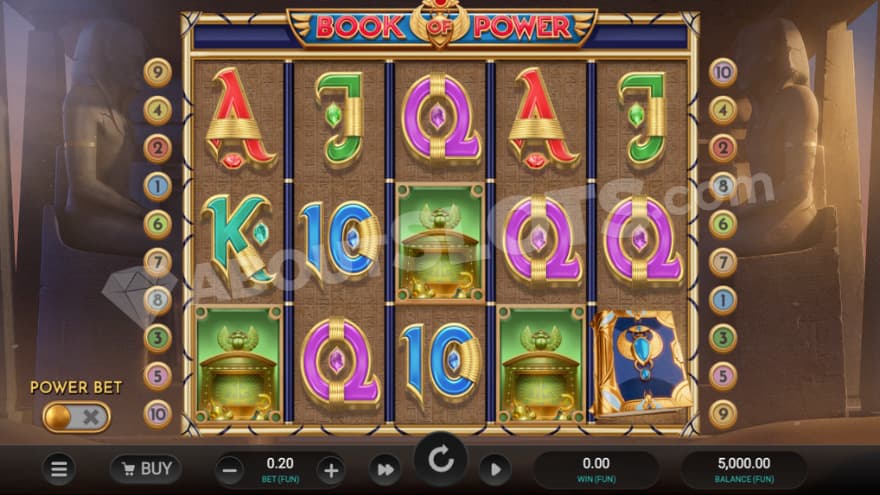The width and height of the screenshot is (880, 495).
Task: Increase the bet with the plus button
Action: [x=331, y=468]
